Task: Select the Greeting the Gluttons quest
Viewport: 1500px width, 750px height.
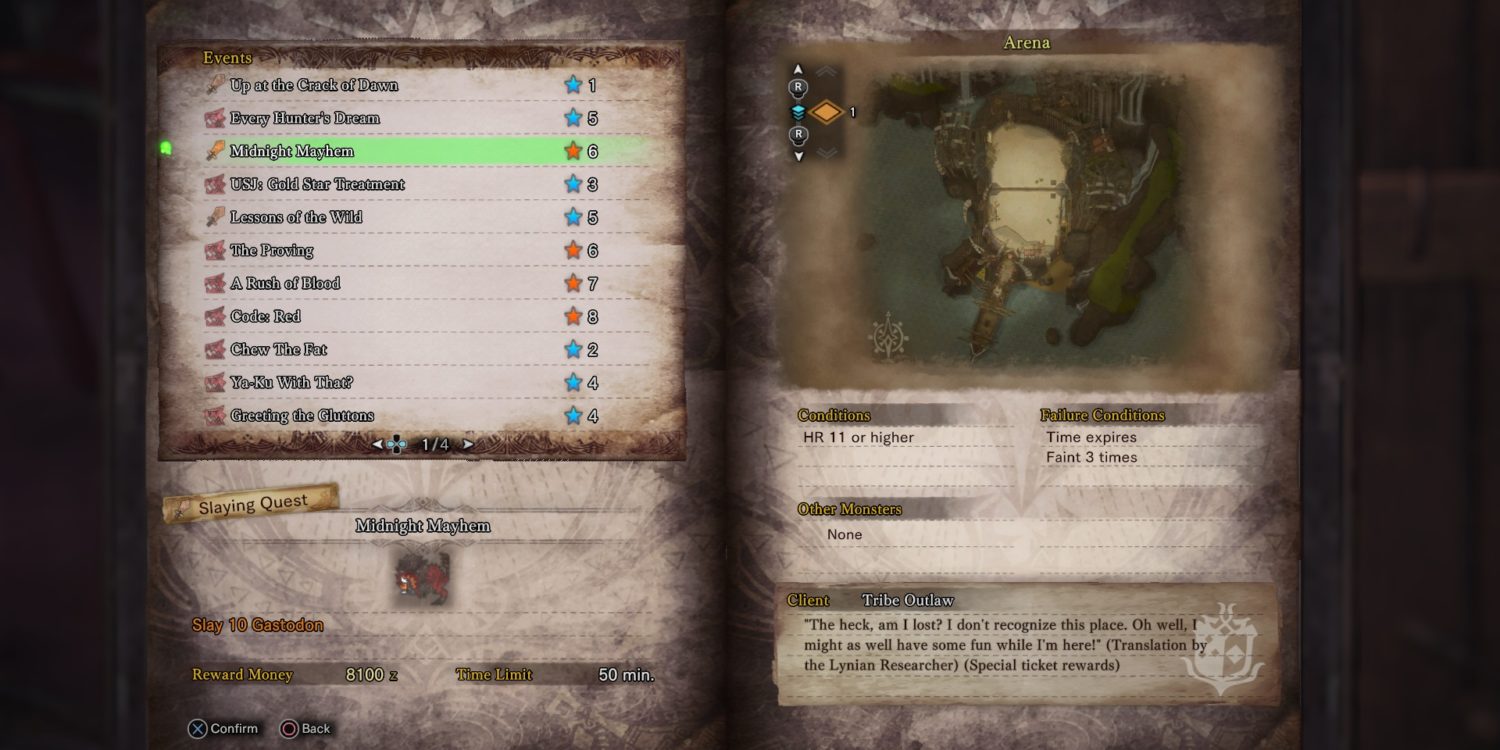Action: [302, 416]
